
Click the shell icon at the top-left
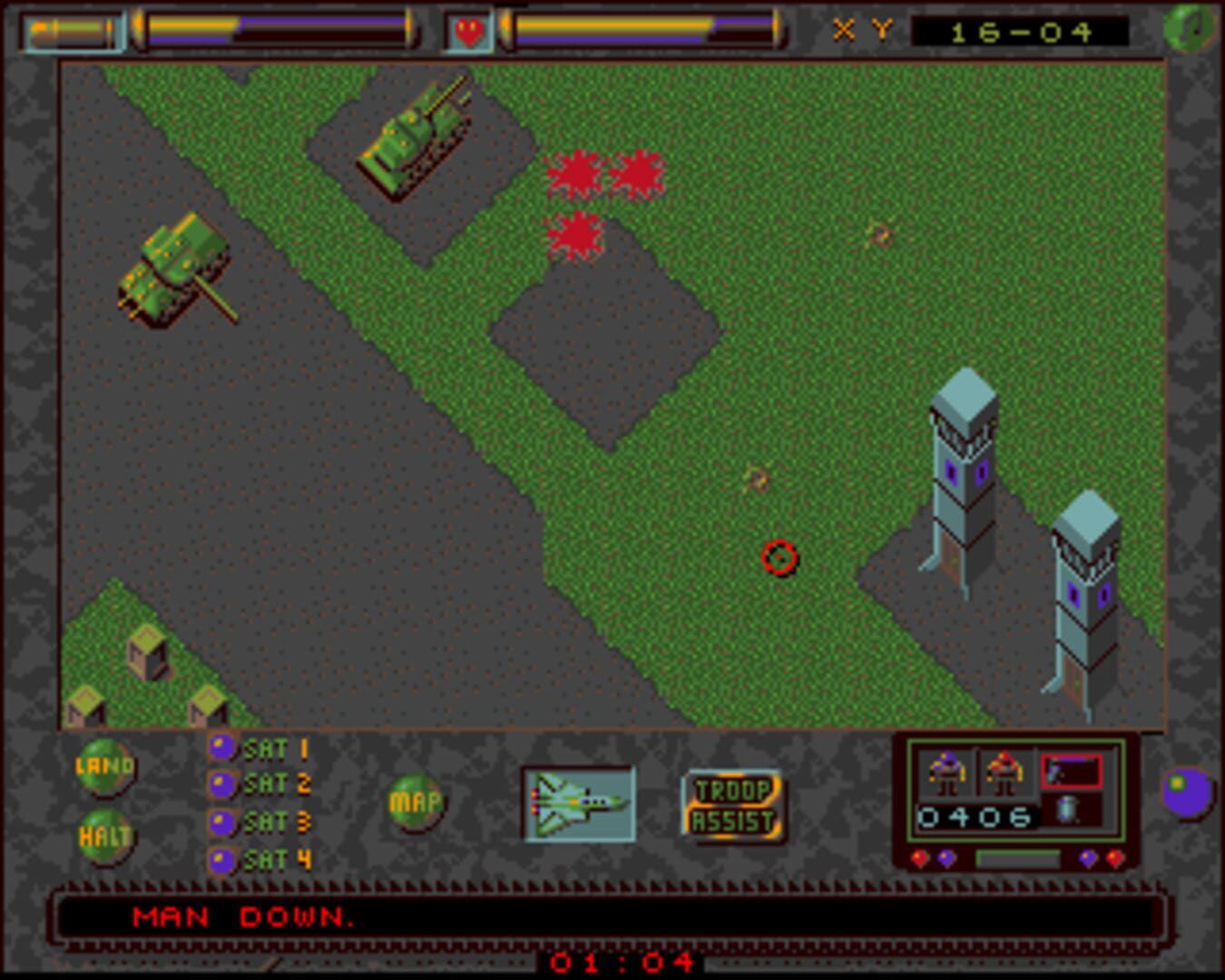(73, 30)
